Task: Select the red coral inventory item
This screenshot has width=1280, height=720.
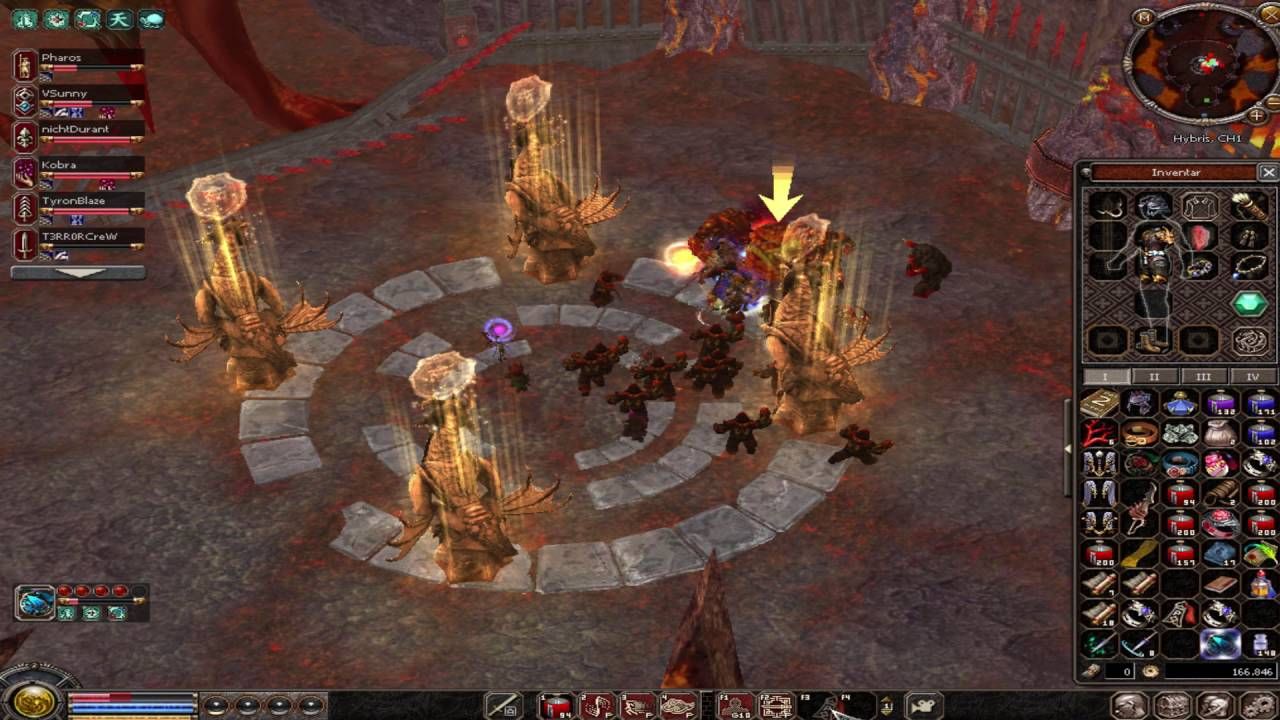Action: tap(1099, 434)
